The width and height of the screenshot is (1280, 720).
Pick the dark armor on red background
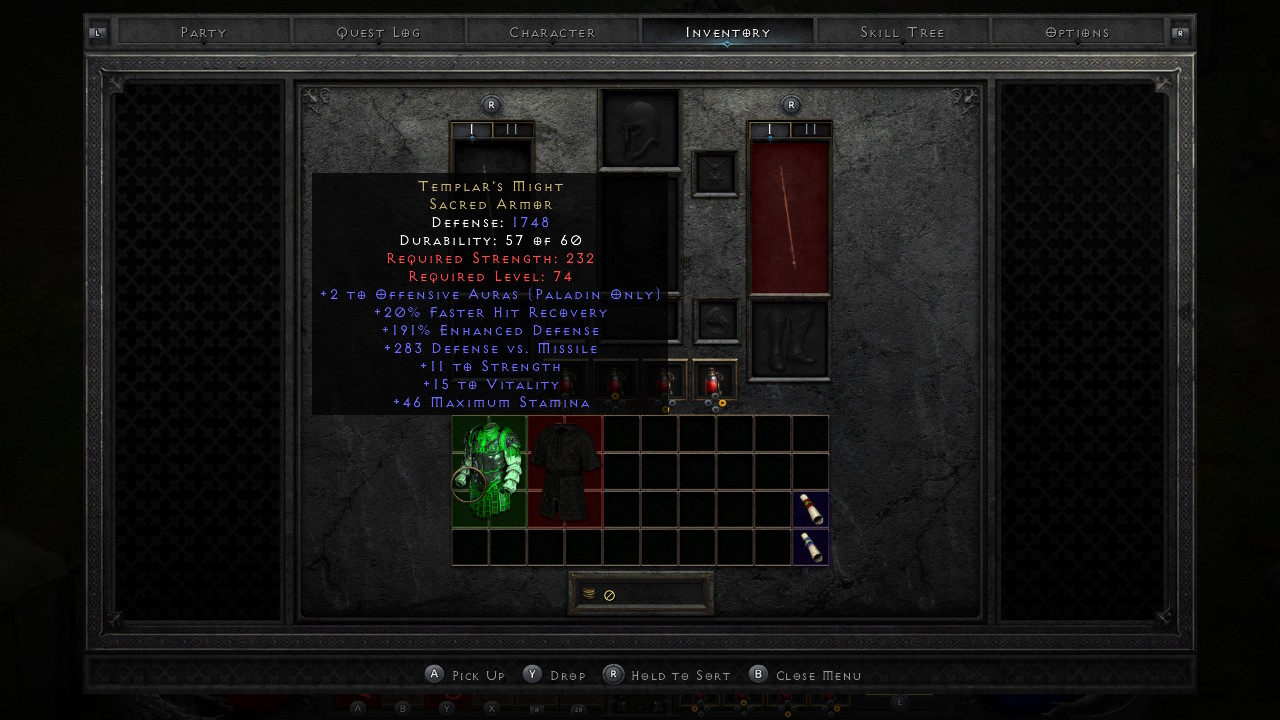[x=565, y=471]
